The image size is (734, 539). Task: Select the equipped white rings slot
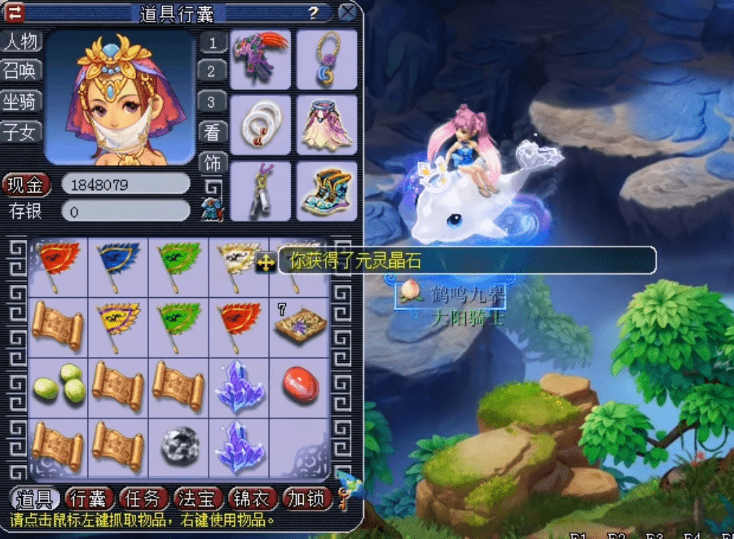click(x=260, y=123)
